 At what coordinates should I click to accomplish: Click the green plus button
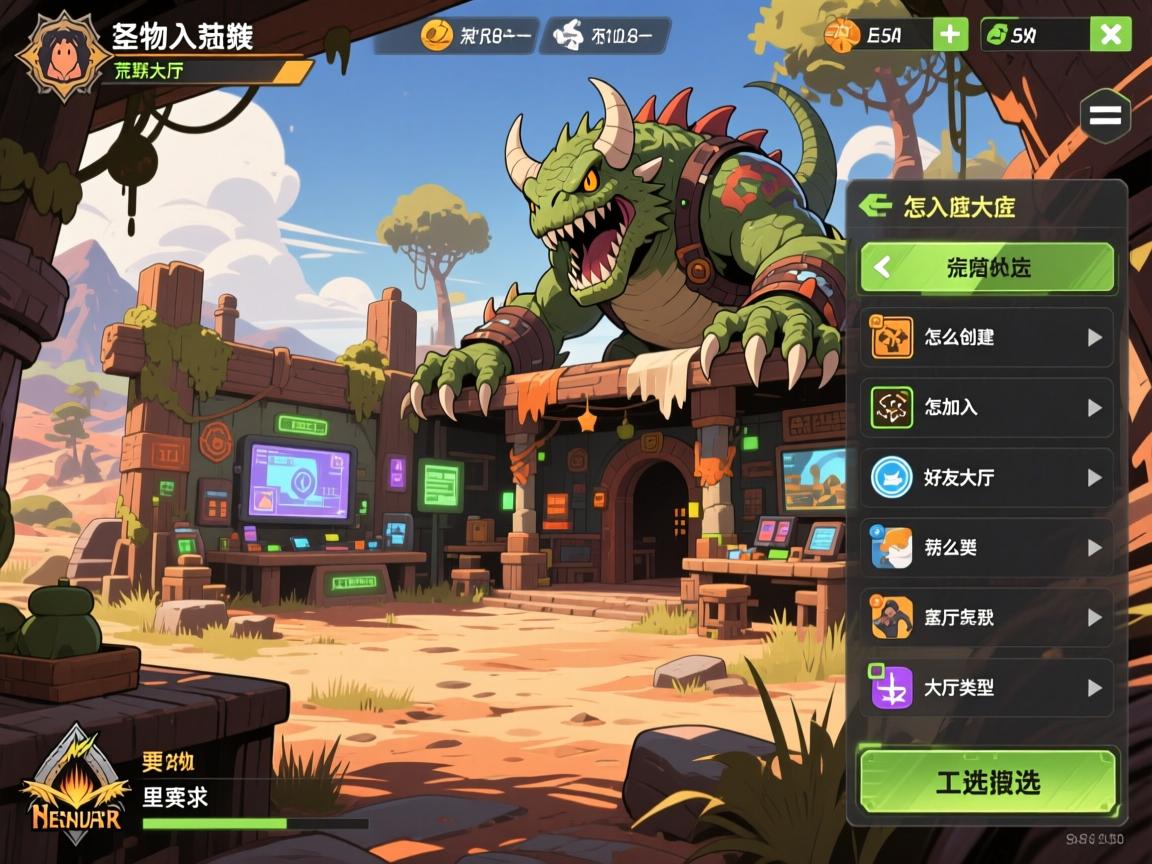tap(949, 35)
